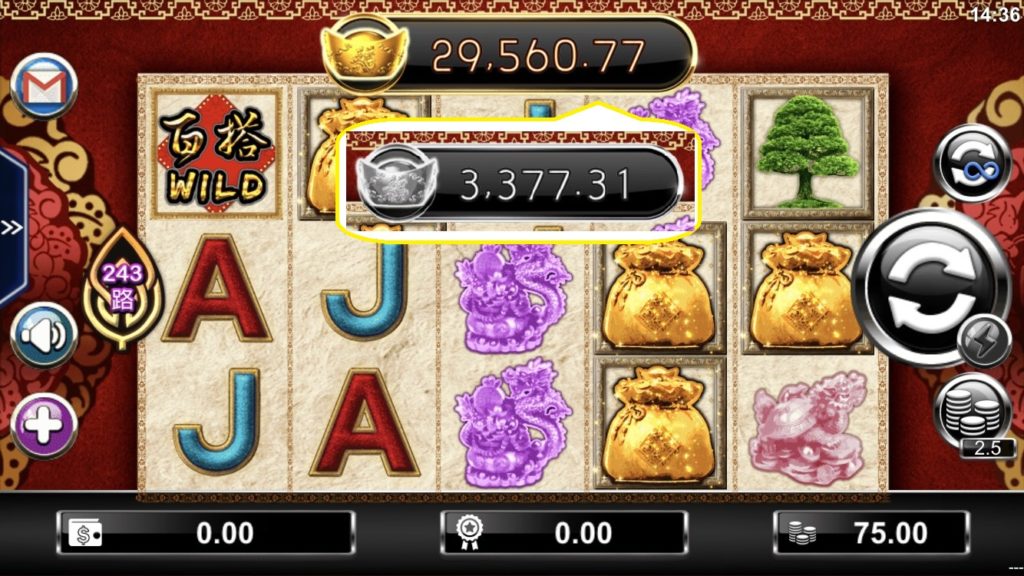Open the 243 ways paytable badge
Screen dimensions: 1024x576
point(124,287)
